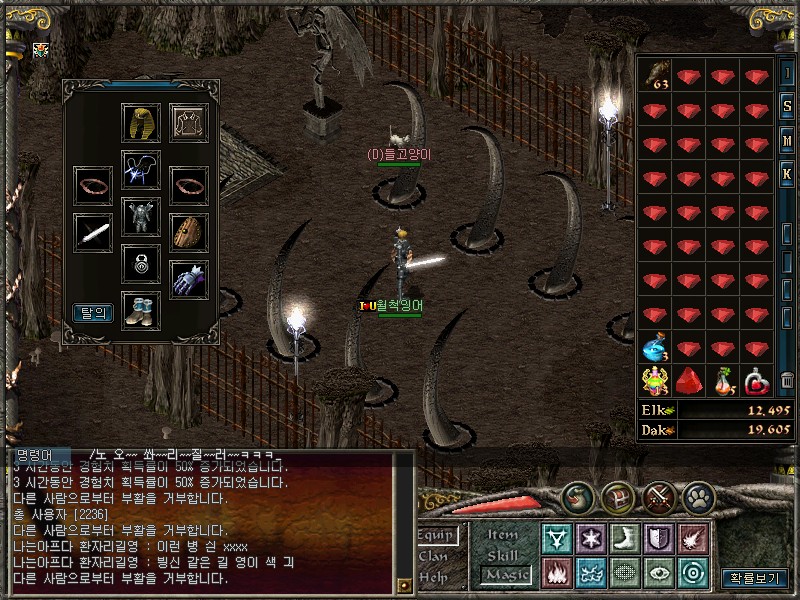Click the 탈의 undress button

(93, 313)
